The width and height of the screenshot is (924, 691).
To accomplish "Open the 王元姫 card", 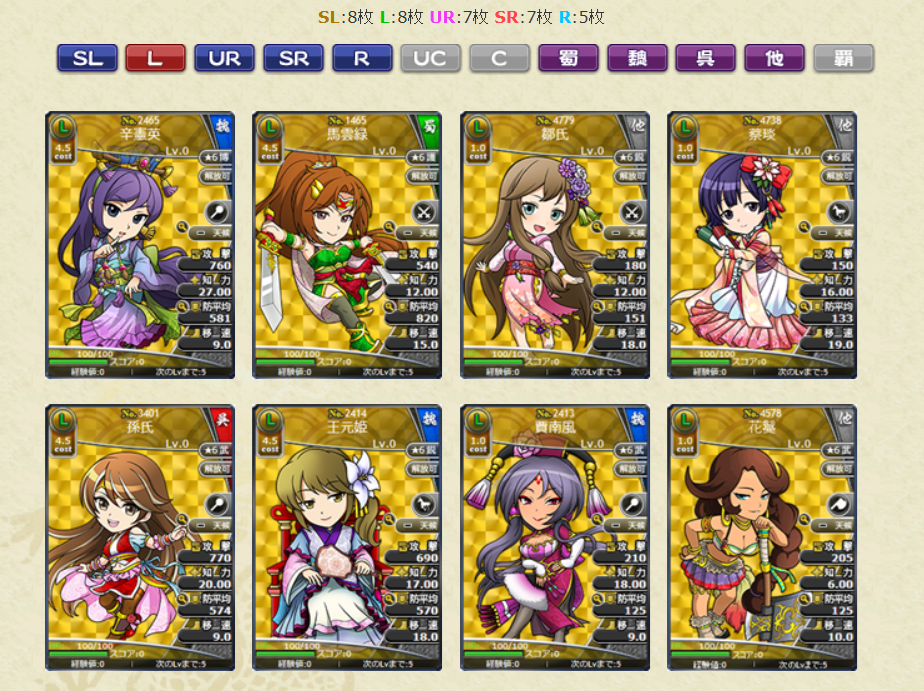I will (x=347, y=537).
